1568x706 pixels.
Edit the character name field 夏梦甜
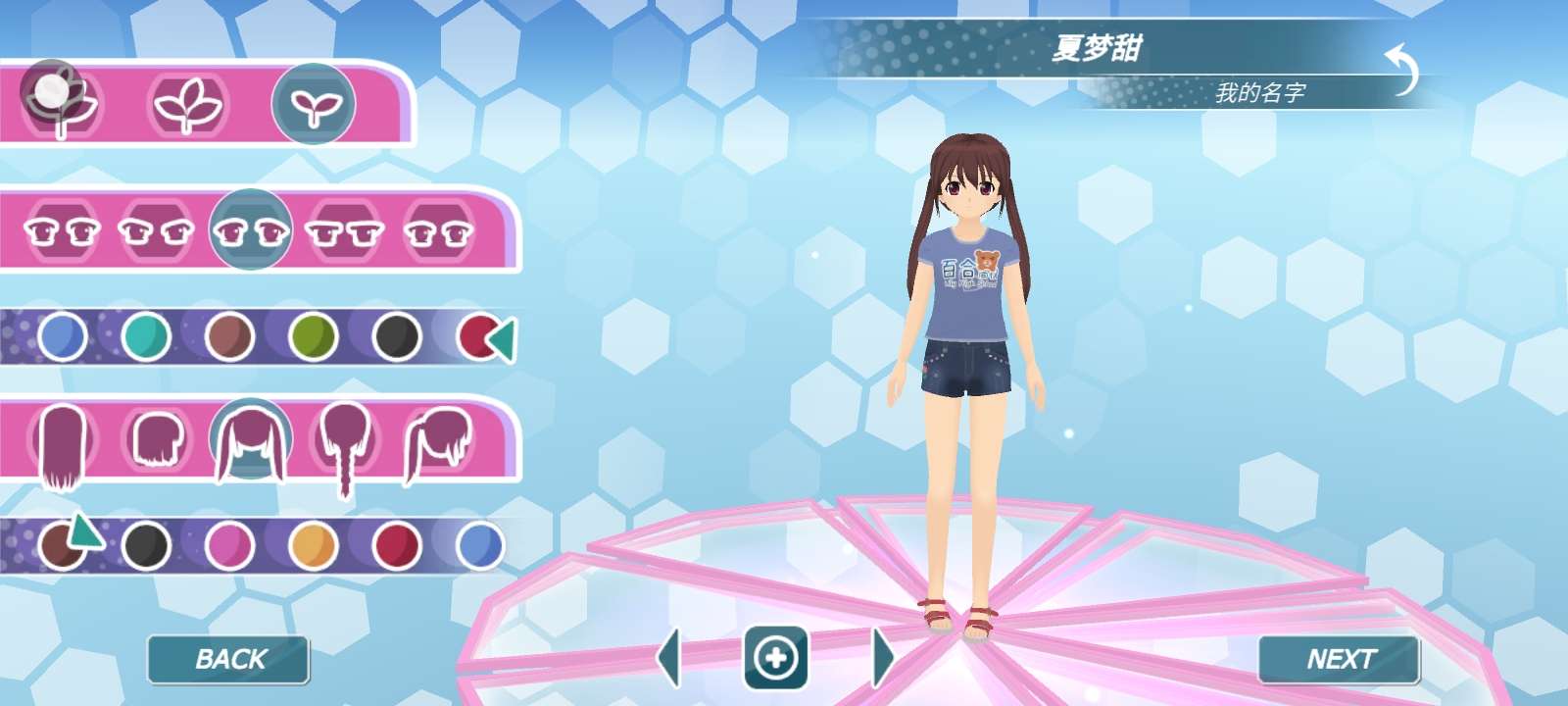(1096, 47)
